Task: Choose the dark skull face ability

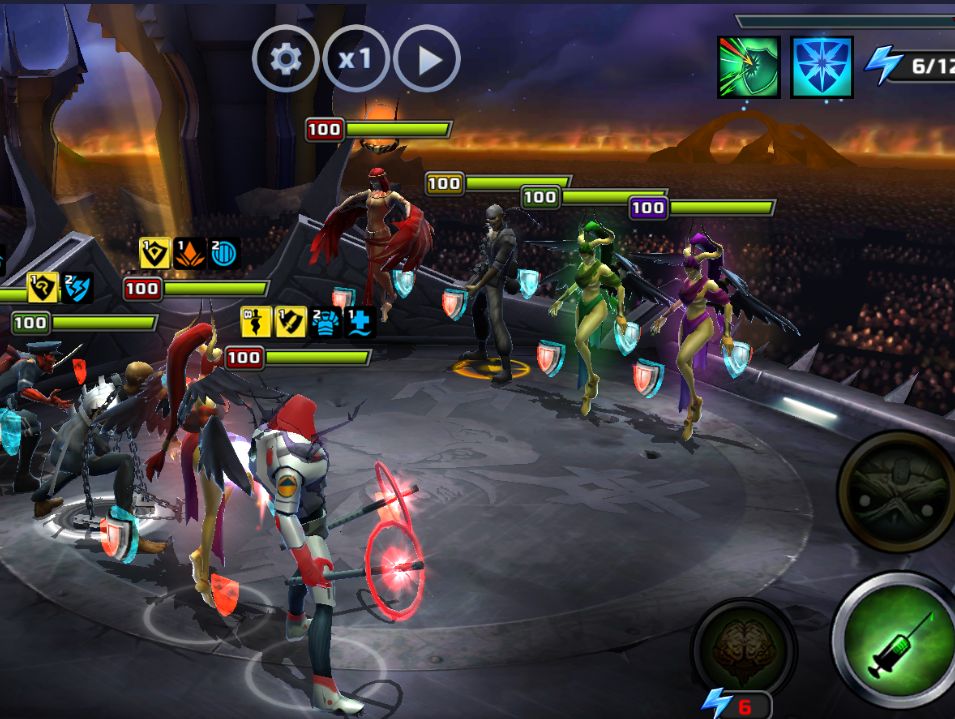Action: 897,491
